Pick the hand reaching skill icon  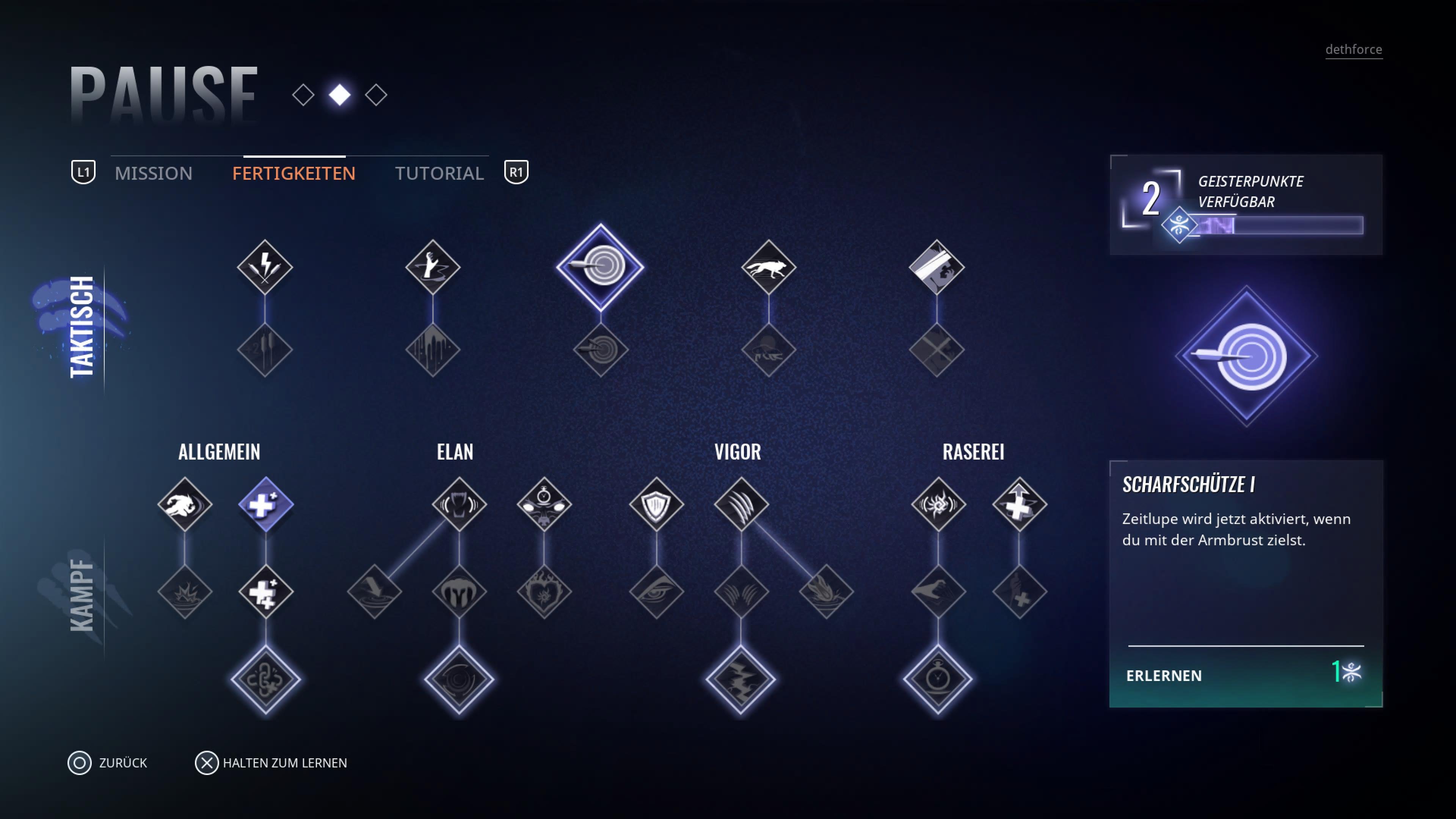432,266
